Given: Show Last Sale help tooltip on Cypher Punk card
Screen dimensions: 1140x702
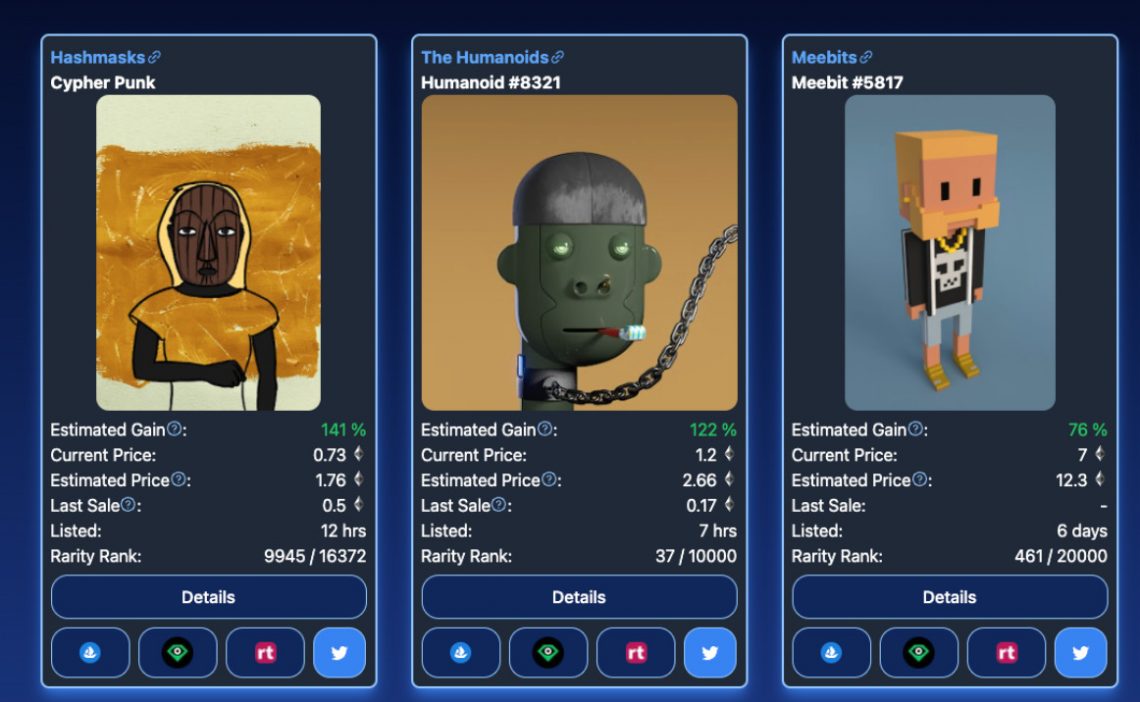Looking at the screenshot, I should point(128,505).
